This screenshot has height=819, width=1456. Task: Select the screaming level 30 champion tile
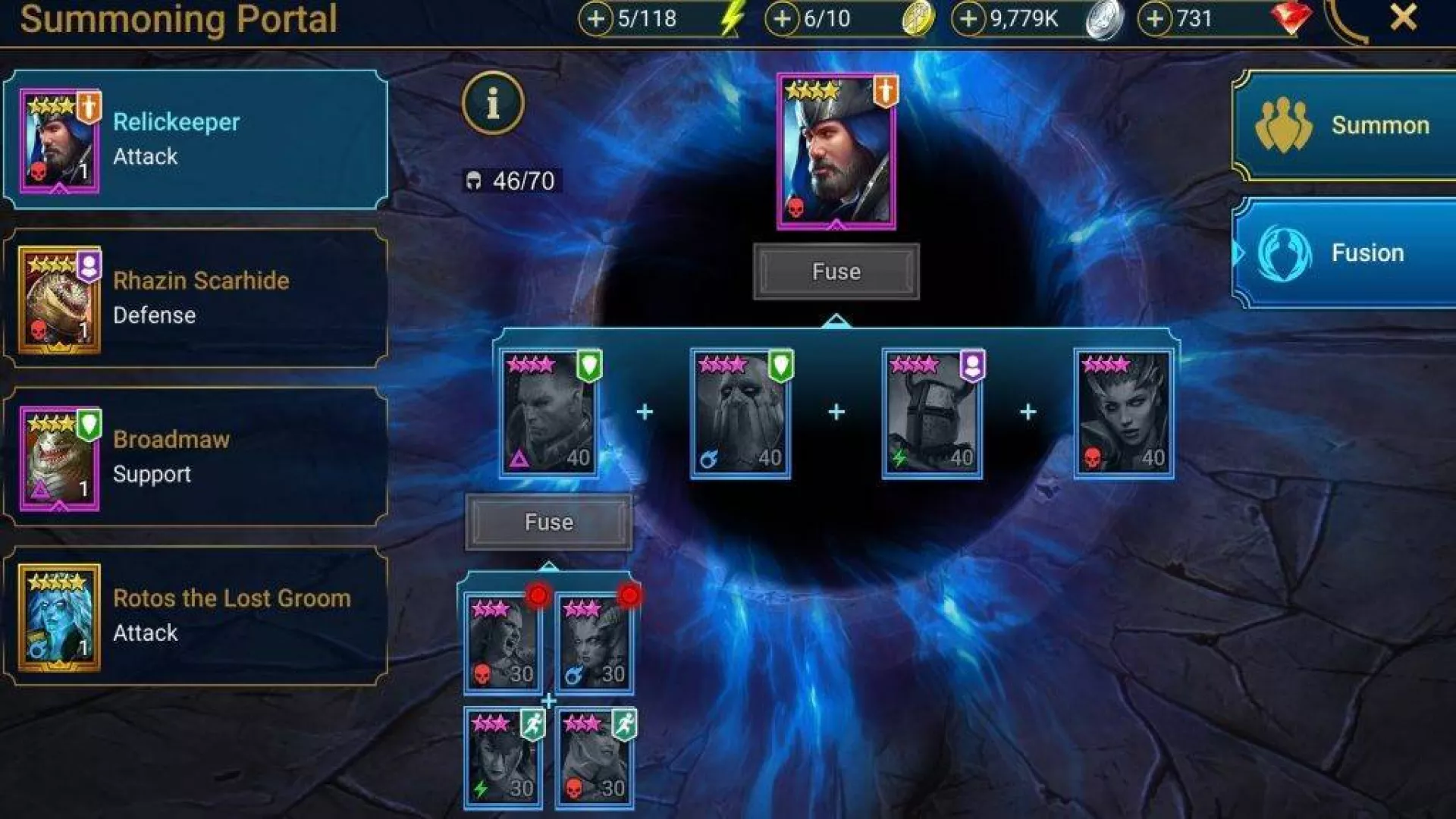pos(503,643)
